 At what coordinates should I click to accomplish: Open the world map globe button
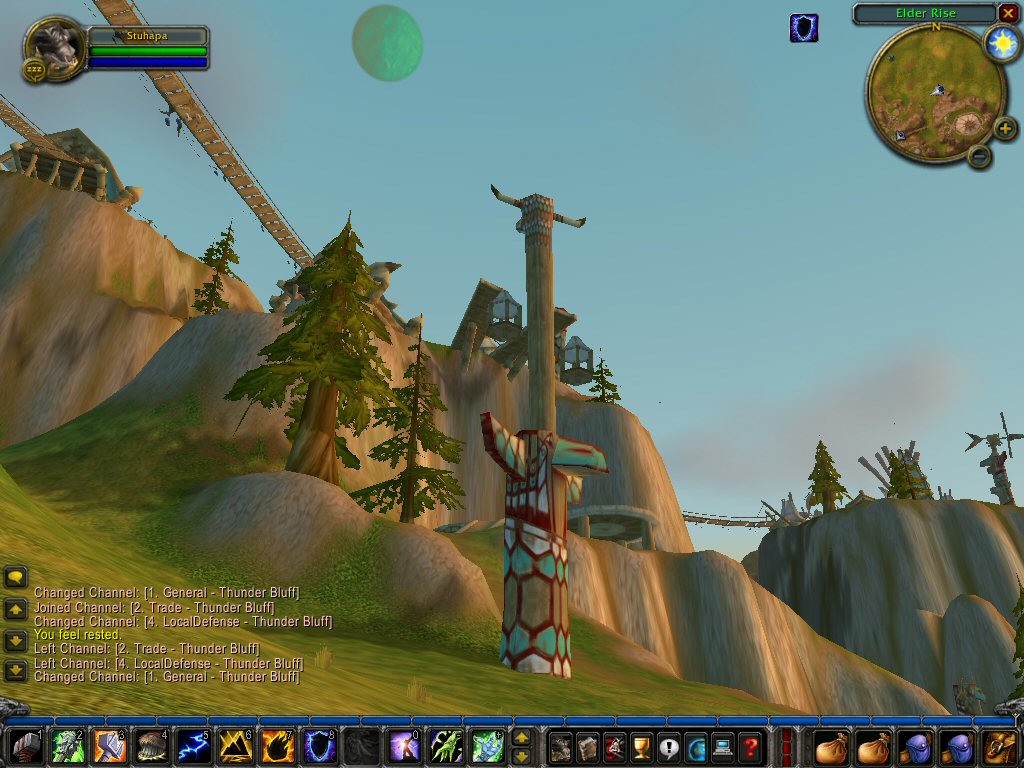point(696,747)
